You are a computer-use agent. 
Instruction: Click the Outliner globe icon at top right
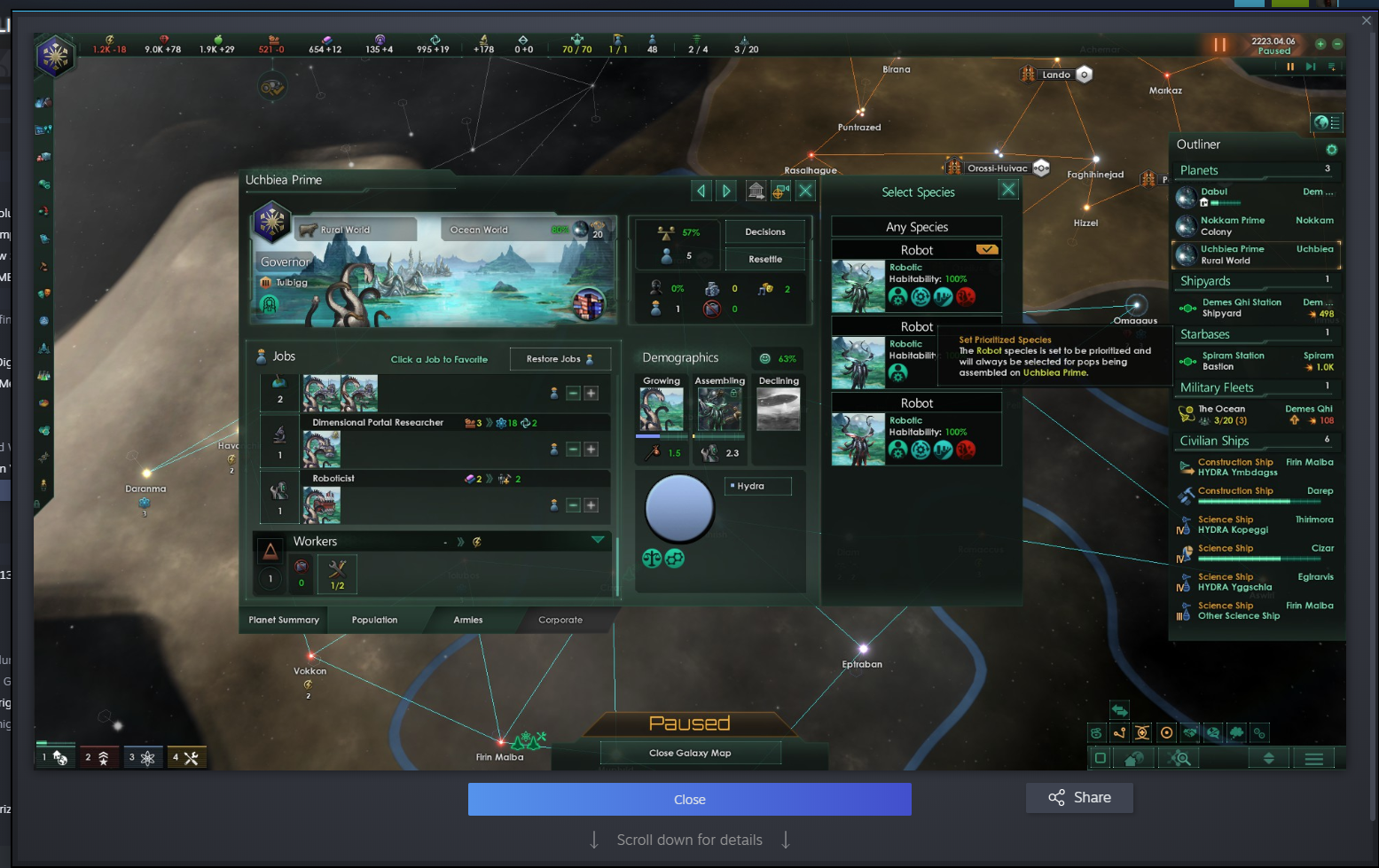1328,123
